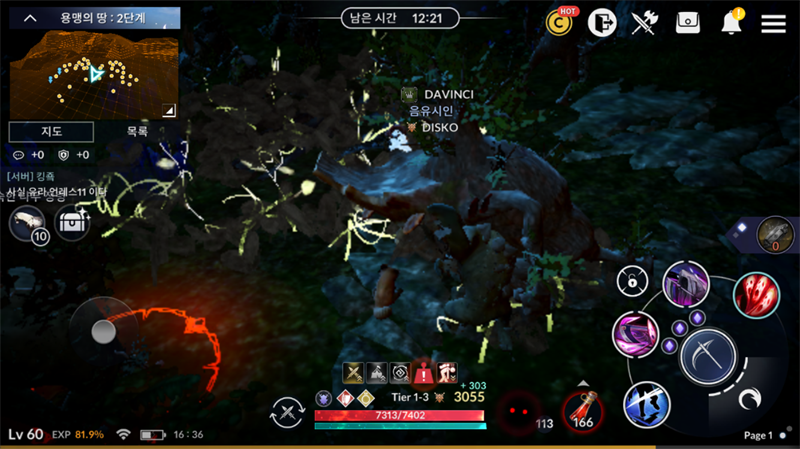Image resolution: width=800 pixels, height=449 pixels.
Task: Activate the scythe basic attack button
Action: (708, 356)
